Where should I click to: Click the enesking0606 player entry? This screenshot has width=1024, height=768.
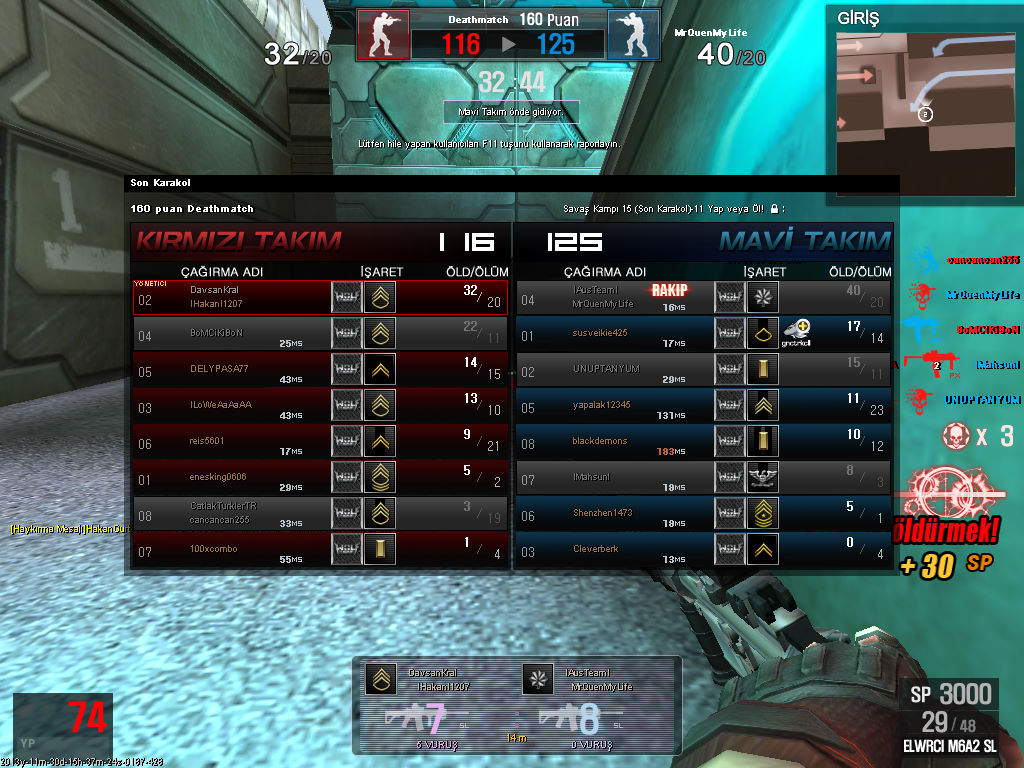coord(320,477)
